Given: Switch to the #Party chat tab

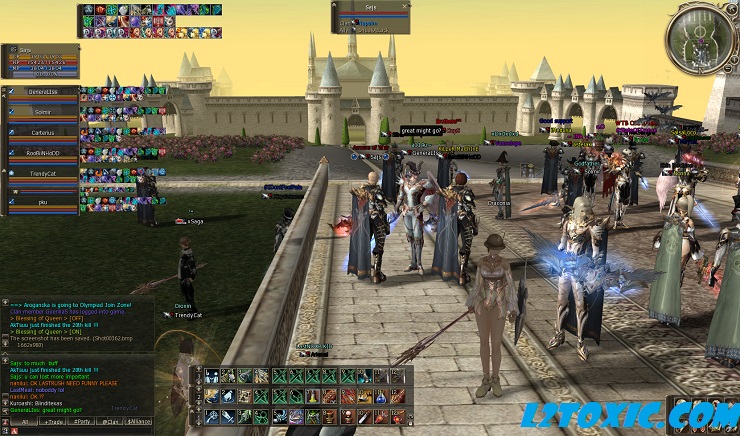Looking at the screenshot, I should (x=81, y=422).
